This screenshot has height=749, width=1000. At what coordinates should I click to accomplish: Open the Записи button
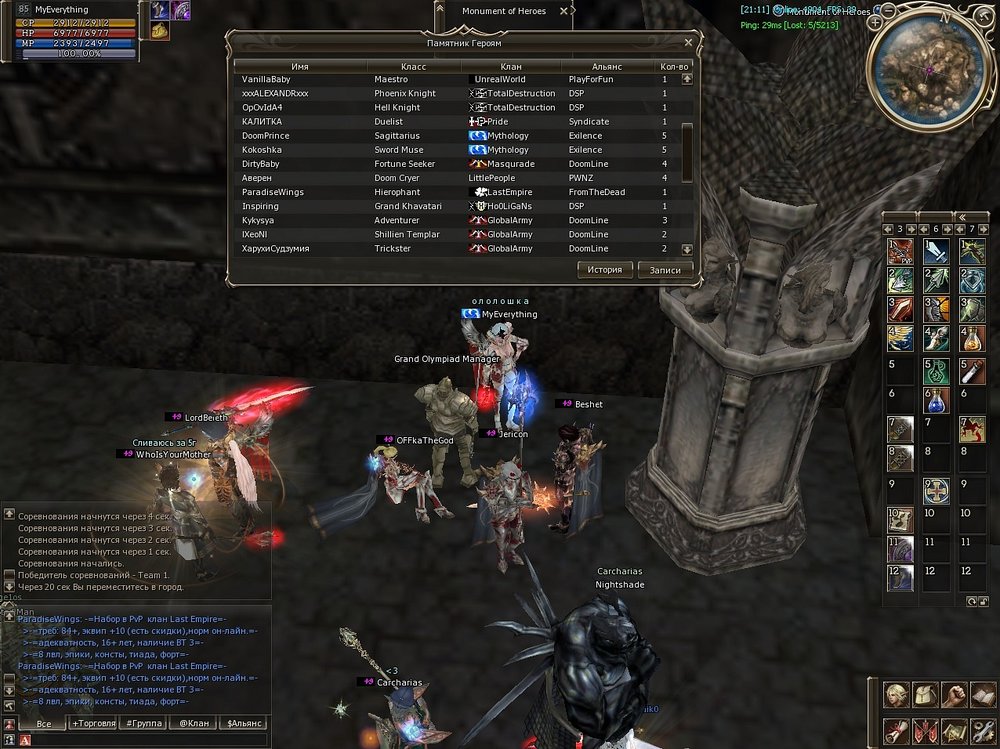pos(665,270)
